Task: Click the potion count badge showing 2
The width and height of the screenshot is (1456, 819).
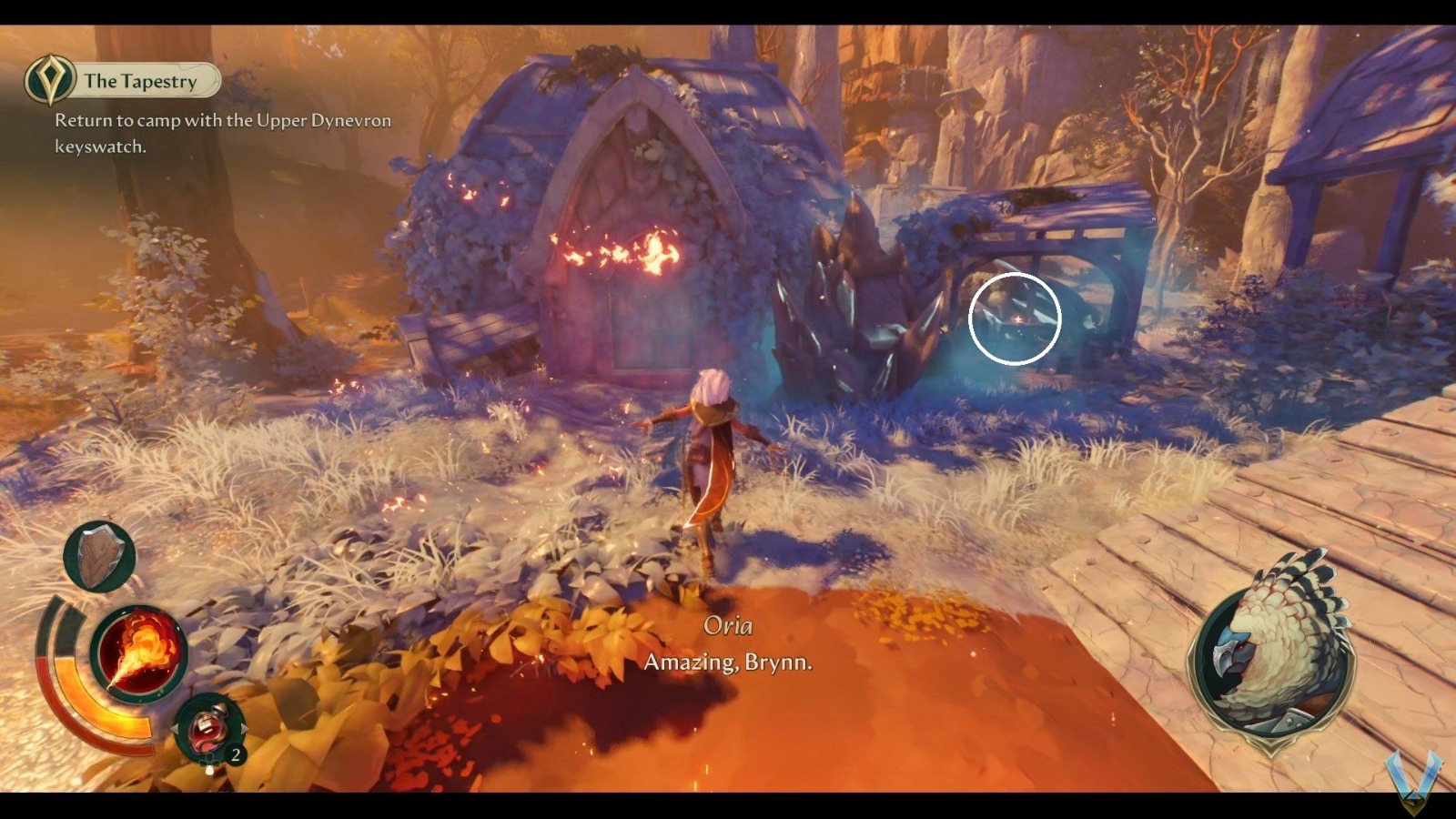Action: click(x=235, y=754)
